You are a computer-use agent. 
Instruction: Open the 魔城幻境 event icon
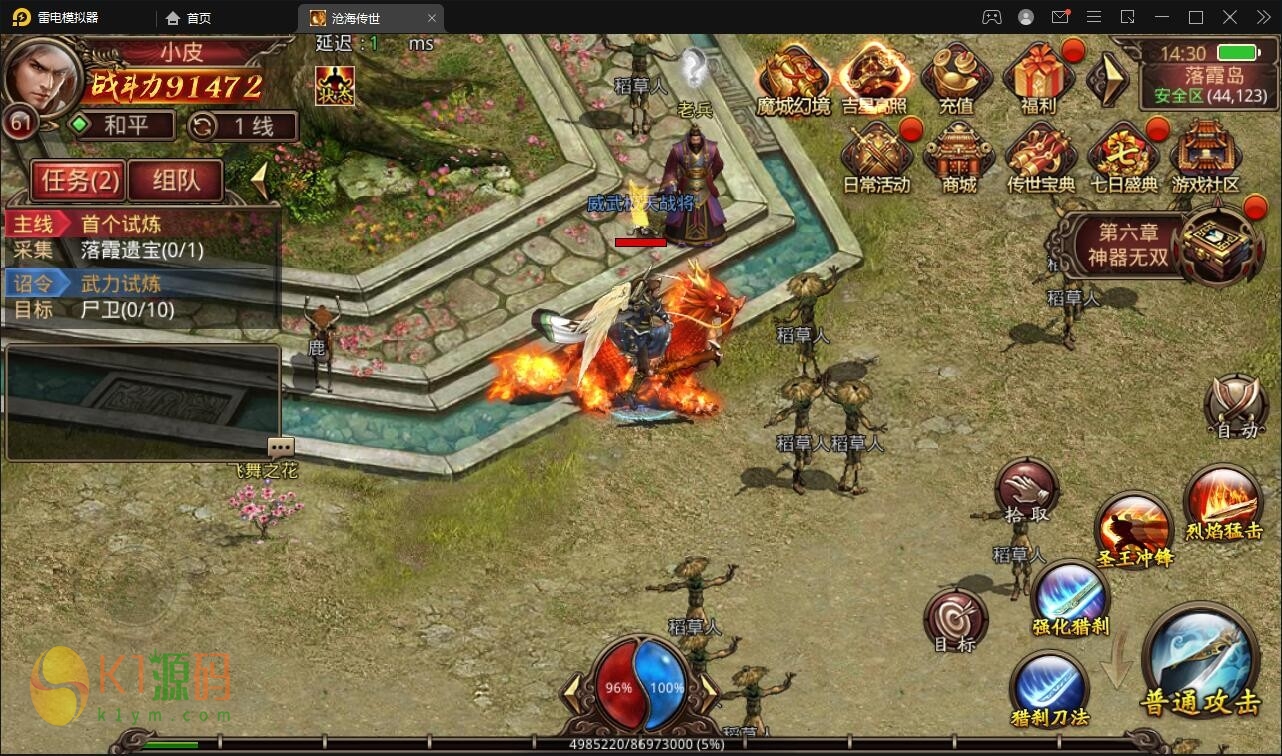coord(793,77)
